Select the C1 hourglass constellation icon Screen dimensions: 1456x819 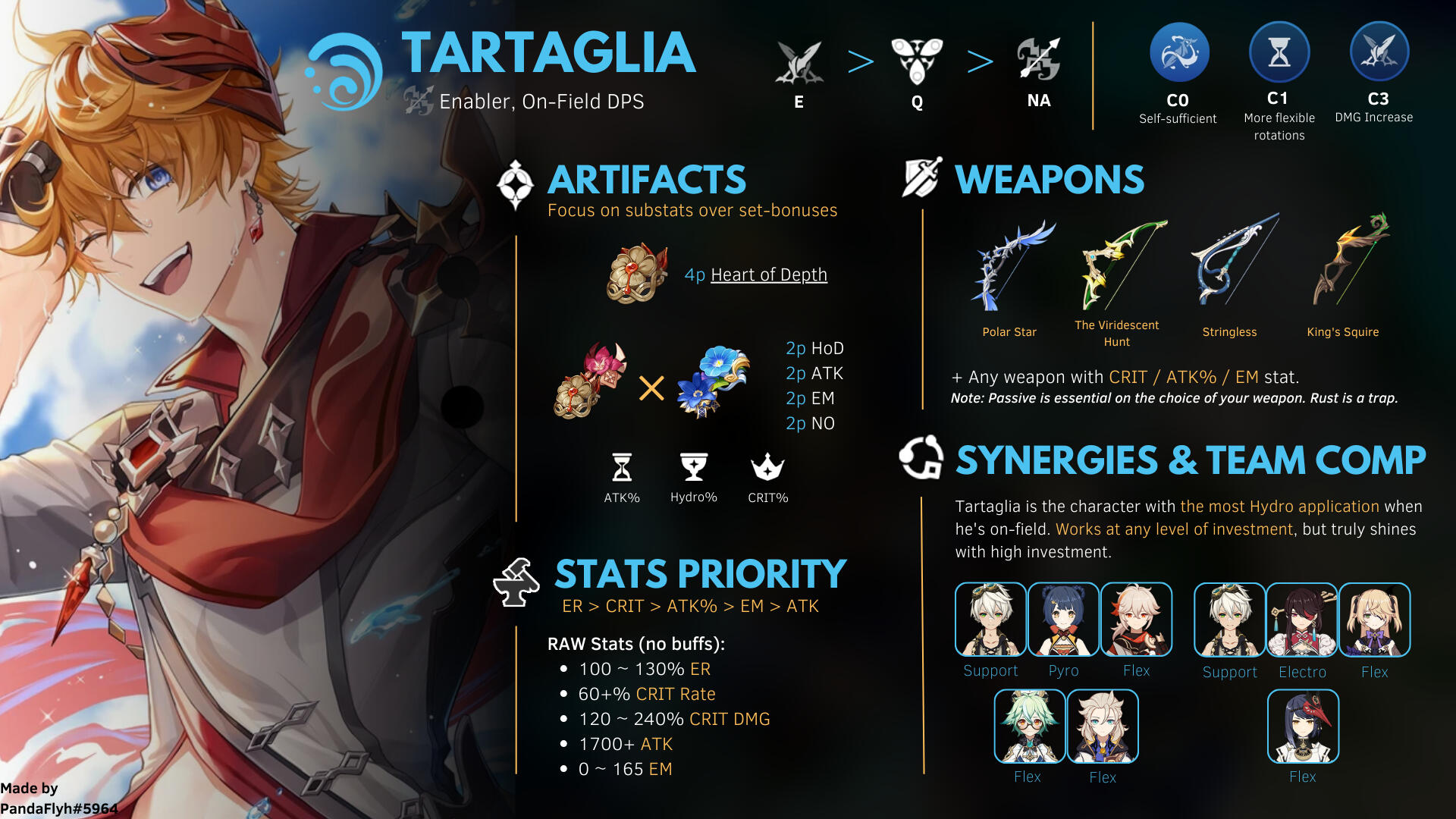1279,52
